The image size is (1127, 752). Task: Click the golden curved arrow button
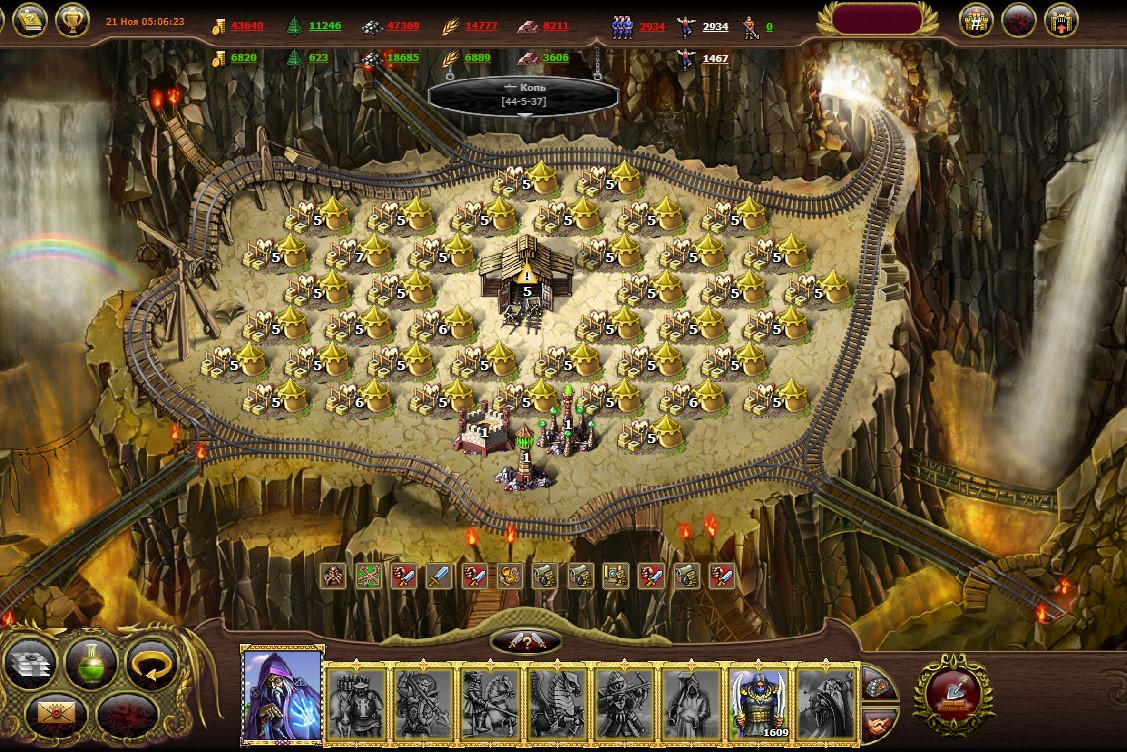click(151, 664)
